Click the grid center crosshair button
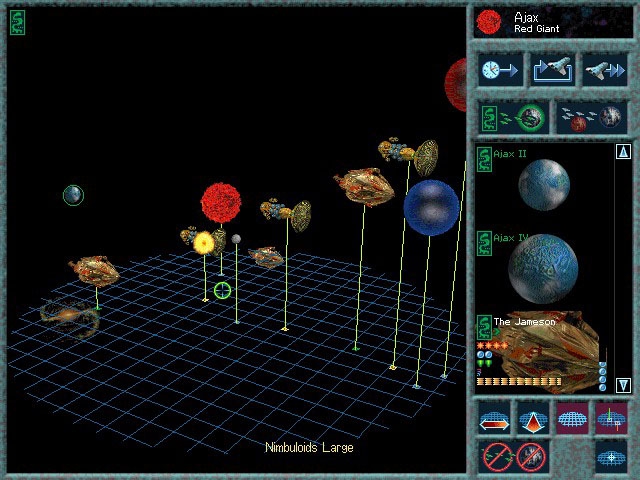 610,457
